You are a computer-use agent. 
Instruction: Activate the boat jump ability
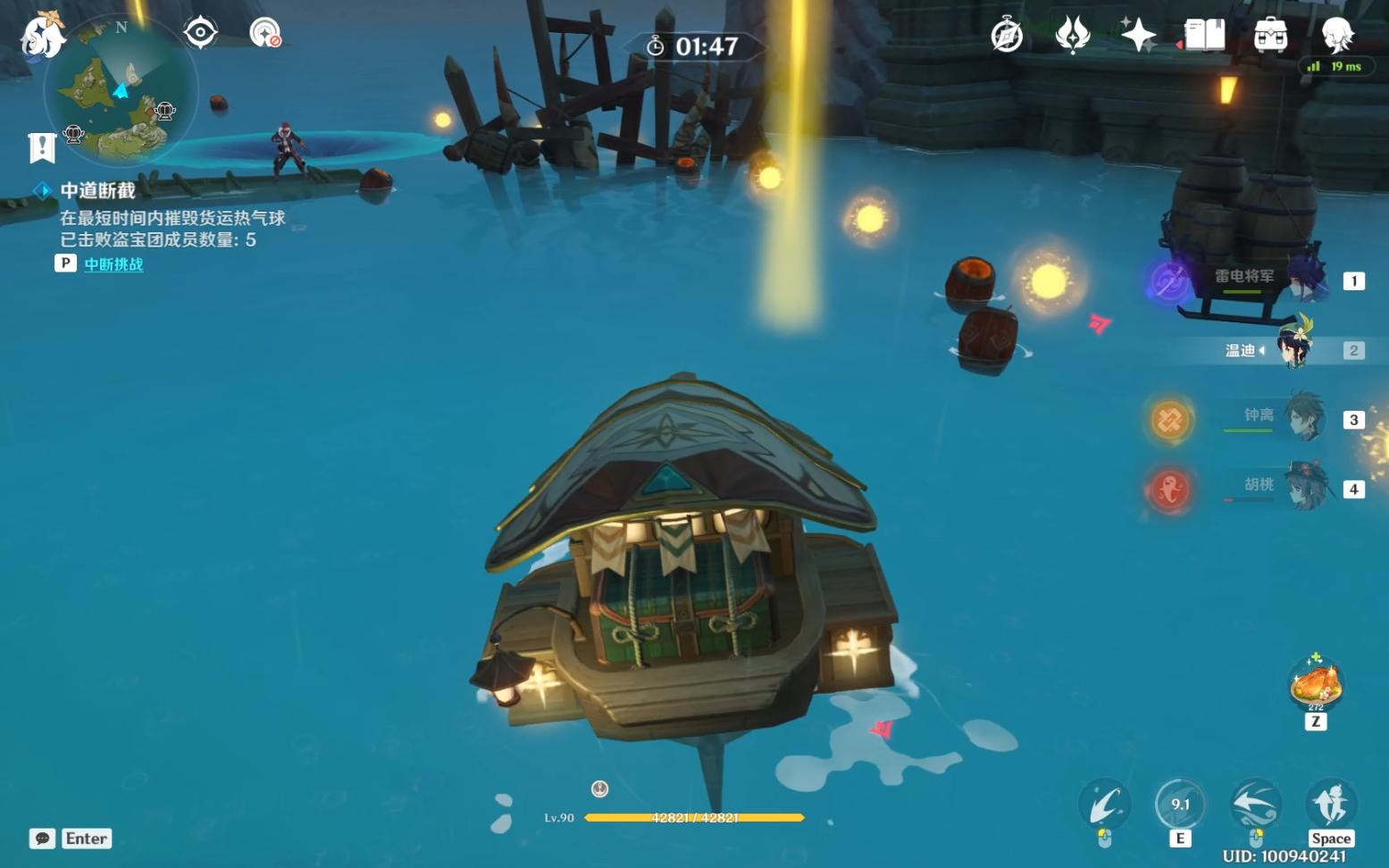(1330, 805)
